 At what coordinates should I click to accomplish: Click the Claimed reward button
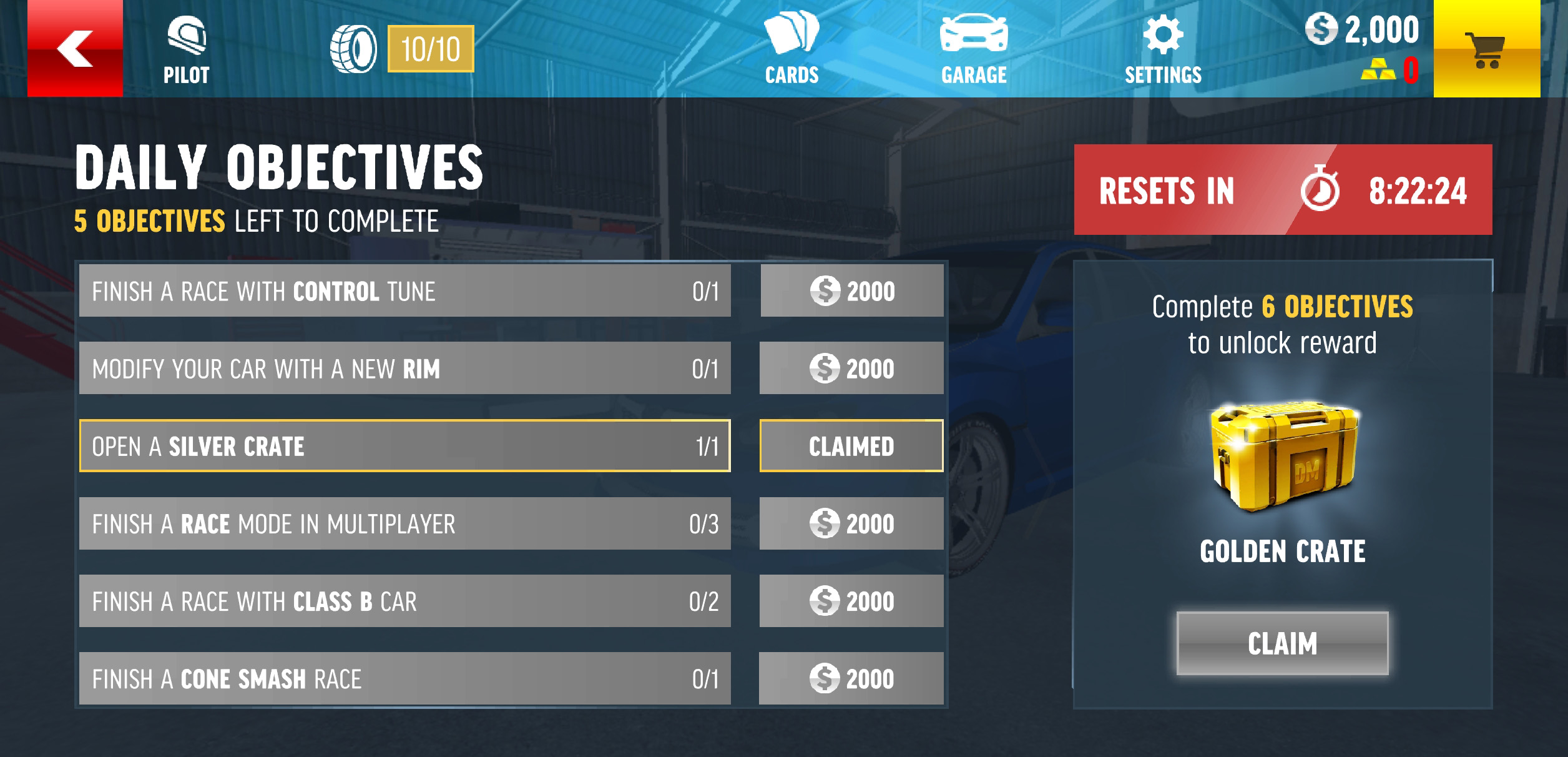(x=851, y=446)
